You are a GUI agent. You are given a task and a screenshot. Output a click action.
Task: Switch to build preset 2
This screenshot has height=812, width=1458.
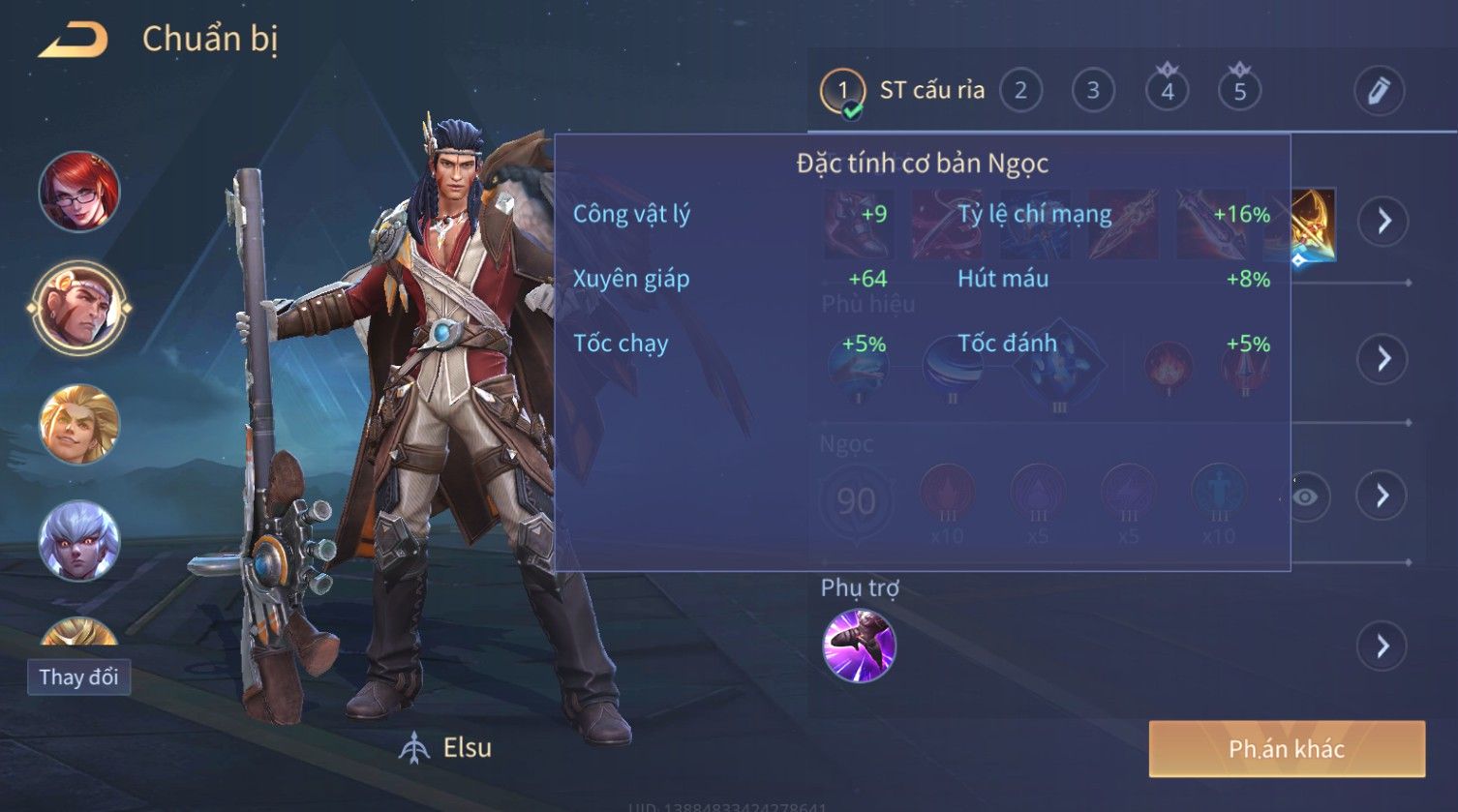pos(1020,91)
